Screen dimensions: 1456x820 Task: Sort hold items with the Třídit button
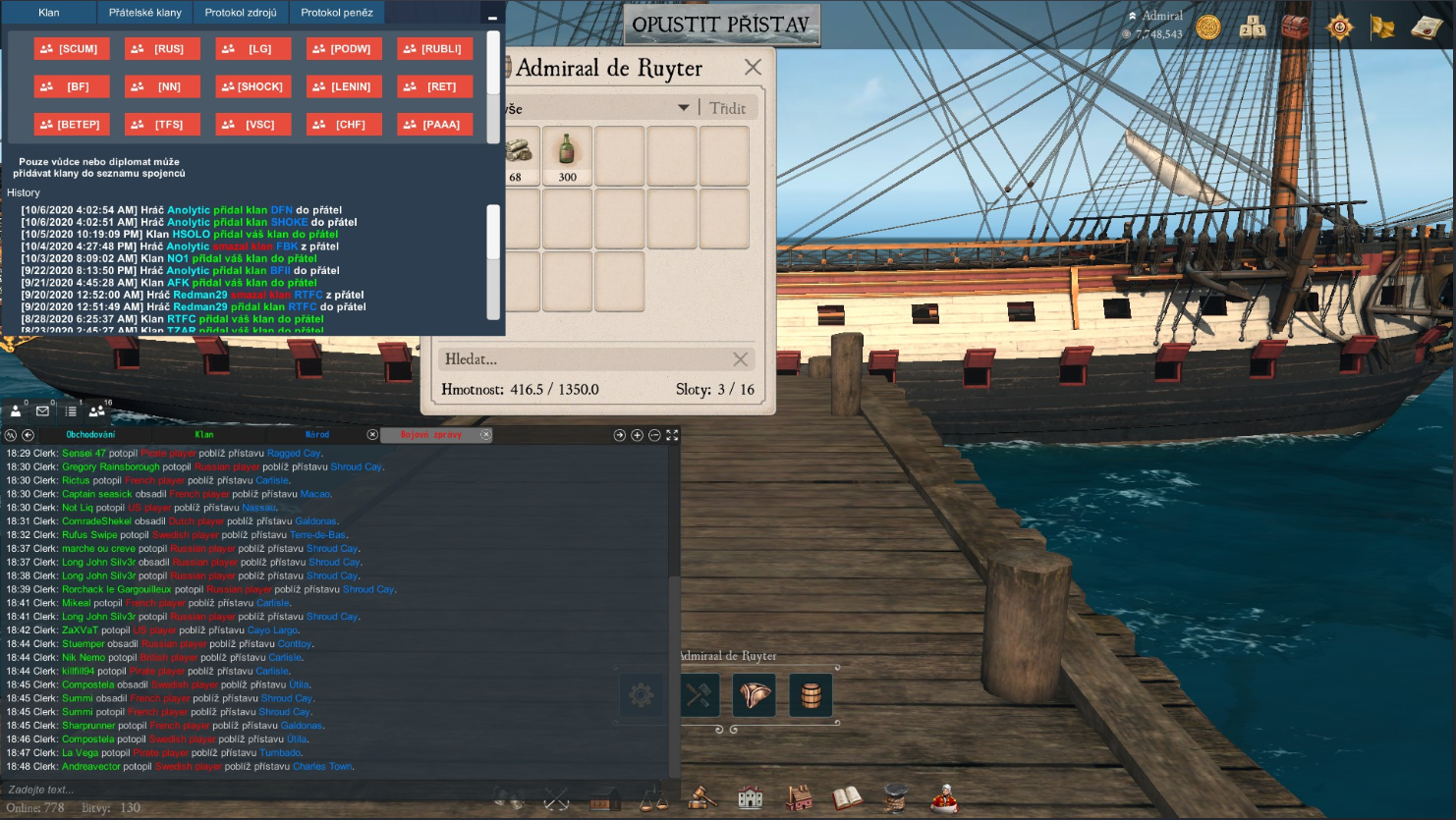point(727,108)
